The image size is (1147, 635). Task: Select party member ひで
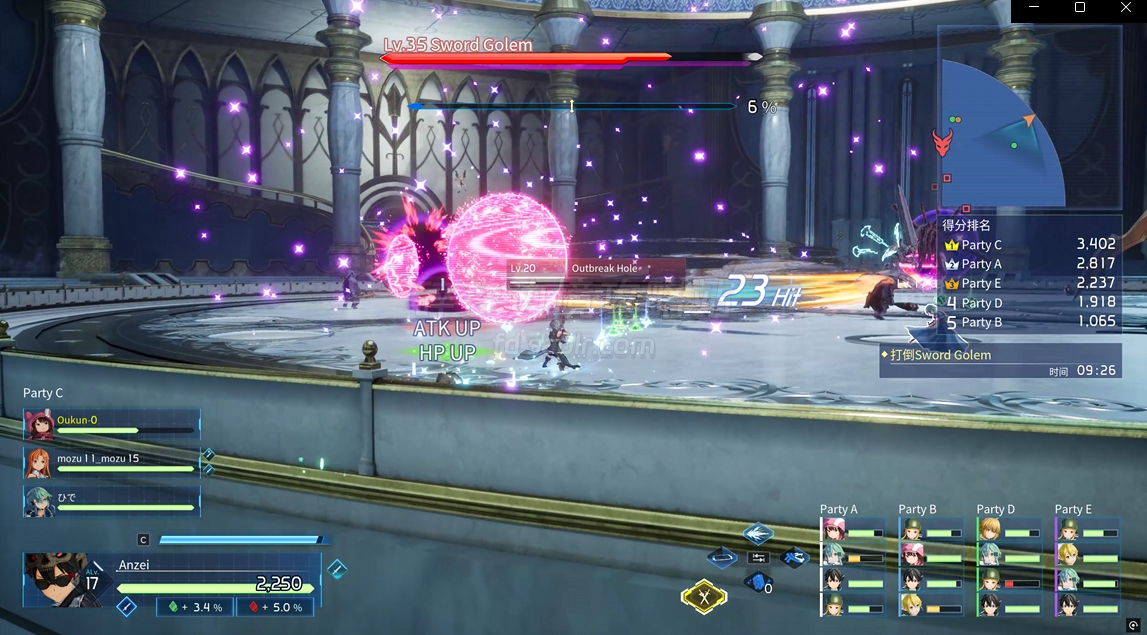pos(112,501)
